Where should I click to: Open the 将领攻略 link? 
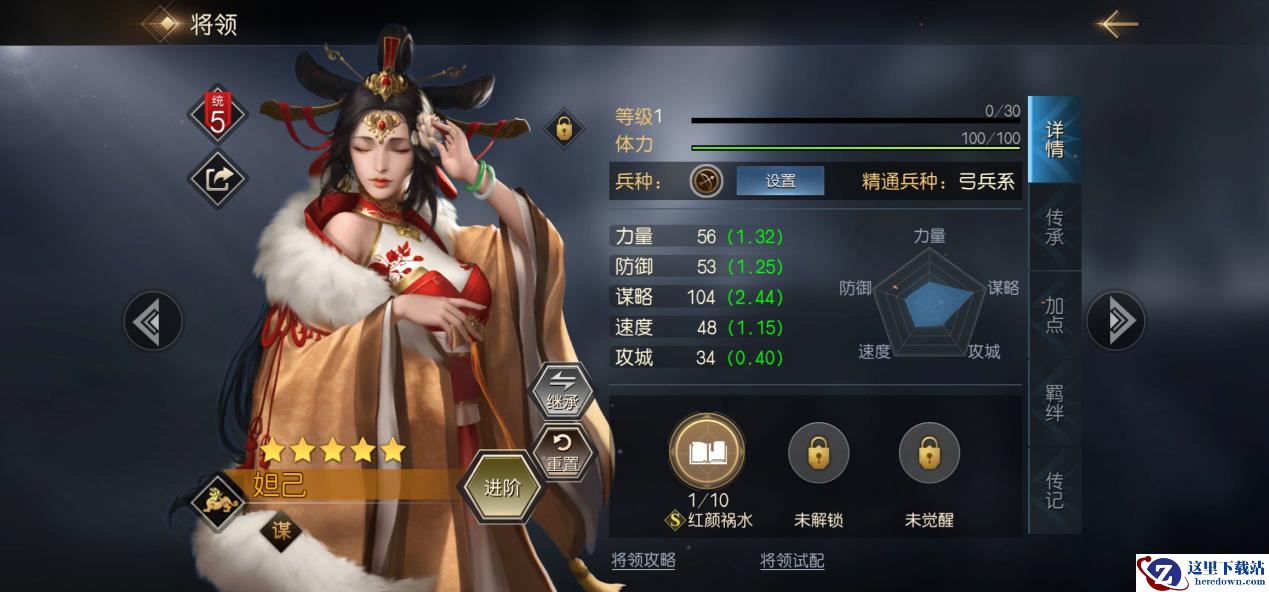tap(643, 560)
